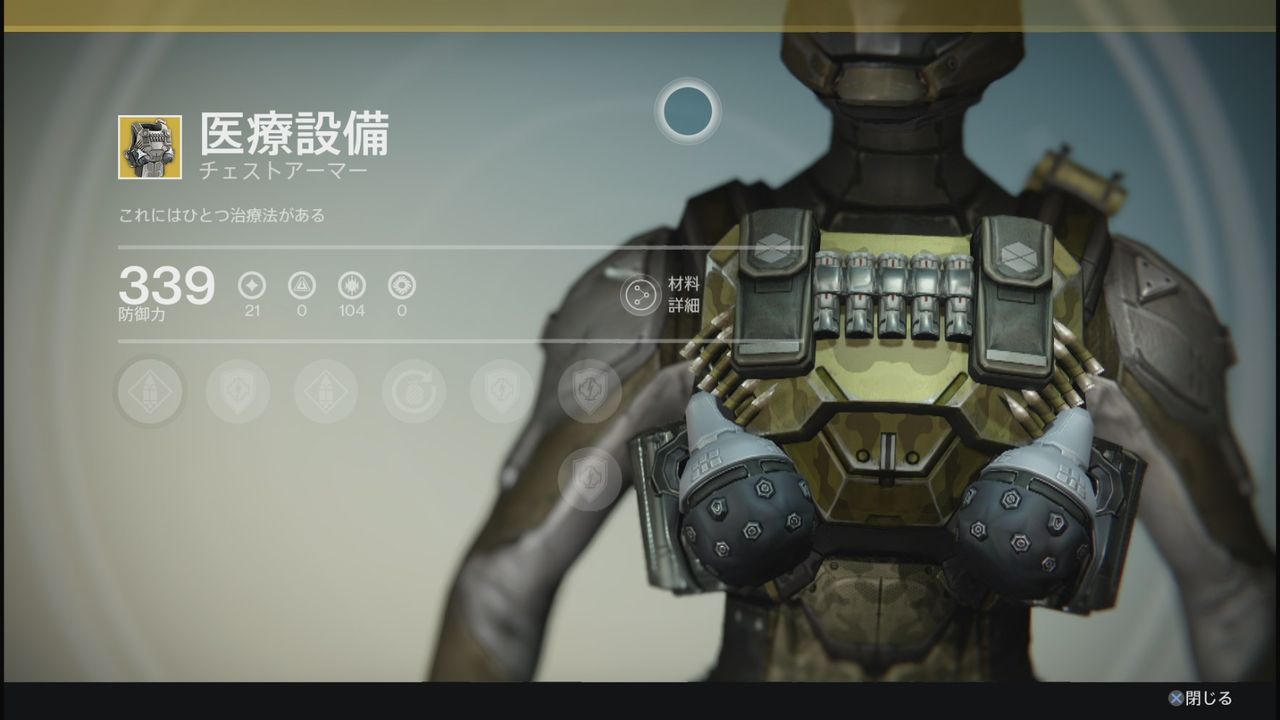The image size is (1280, 720).
Task: Select the grenade recharge perk node
Action: point(413,390)
